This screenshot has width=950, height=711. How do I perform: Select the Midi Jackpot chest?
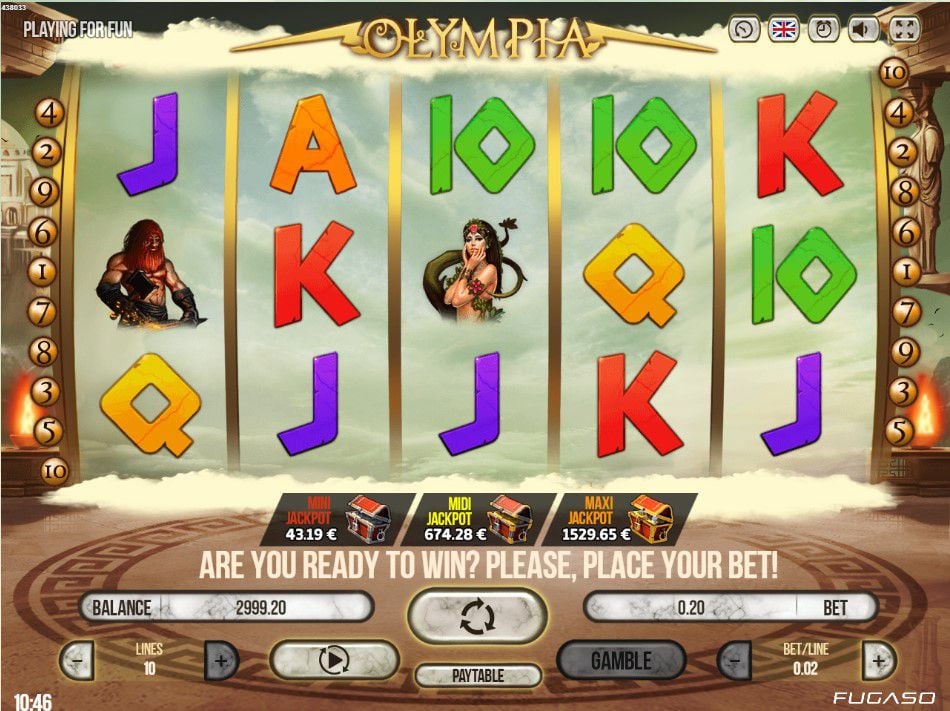pyautogui.click(x=508, y=520)
